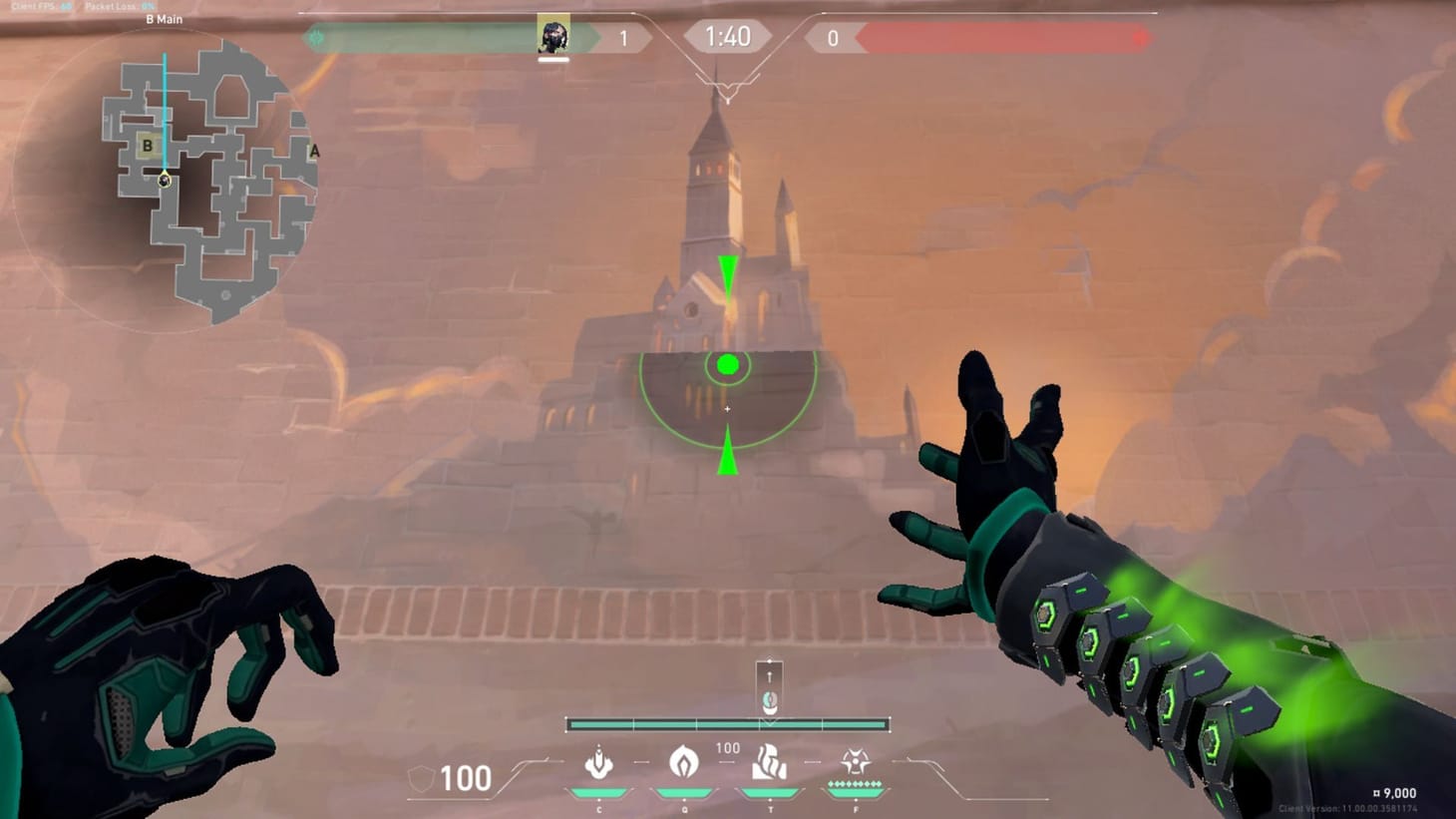1456x819 pixels.
Task: Click the shield icon beside the armor value
Action: click(421, 776)
